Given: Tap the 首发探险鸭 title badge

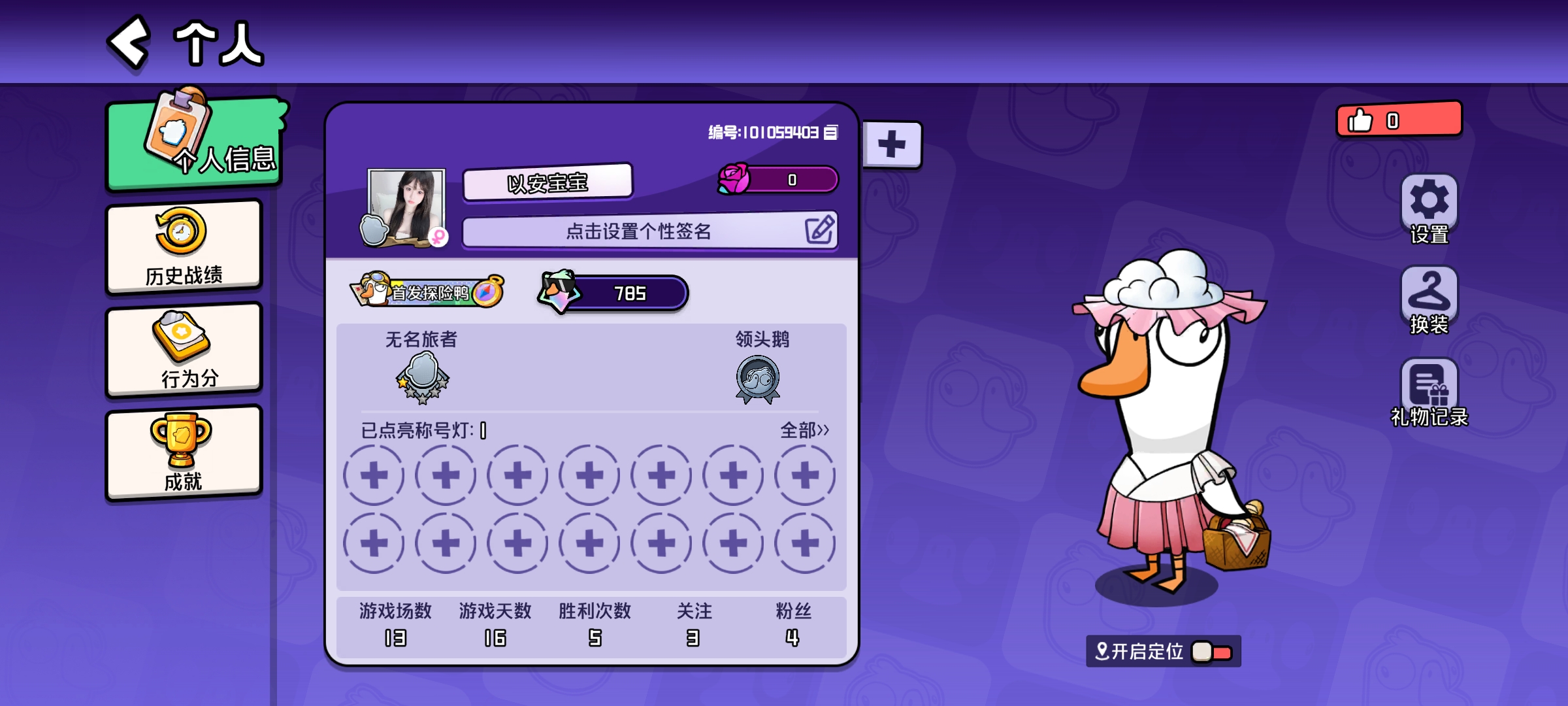Looking at the screenshot, I should click(428, 292).
